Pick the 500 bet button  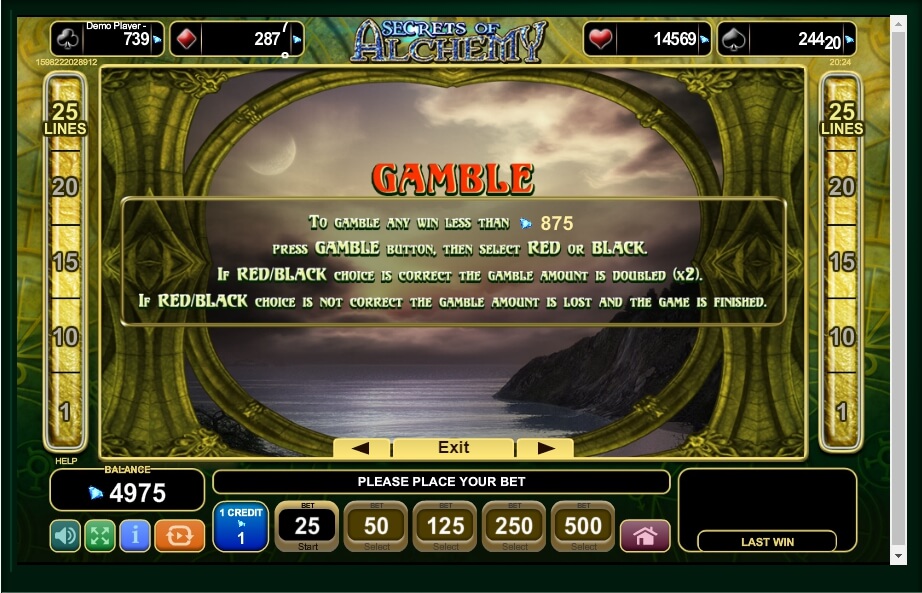583,526
